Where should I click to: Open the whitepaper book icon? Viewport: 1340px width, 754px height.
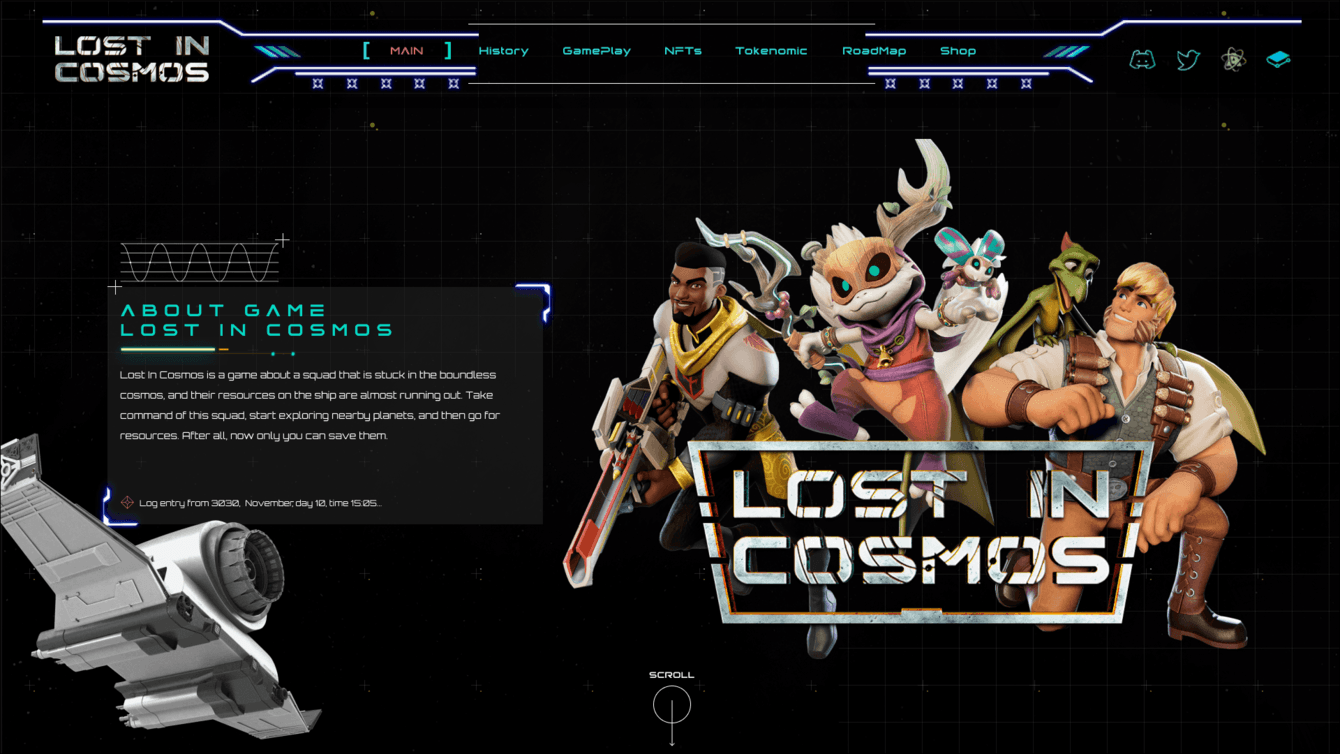click(x=1277, y=60)
